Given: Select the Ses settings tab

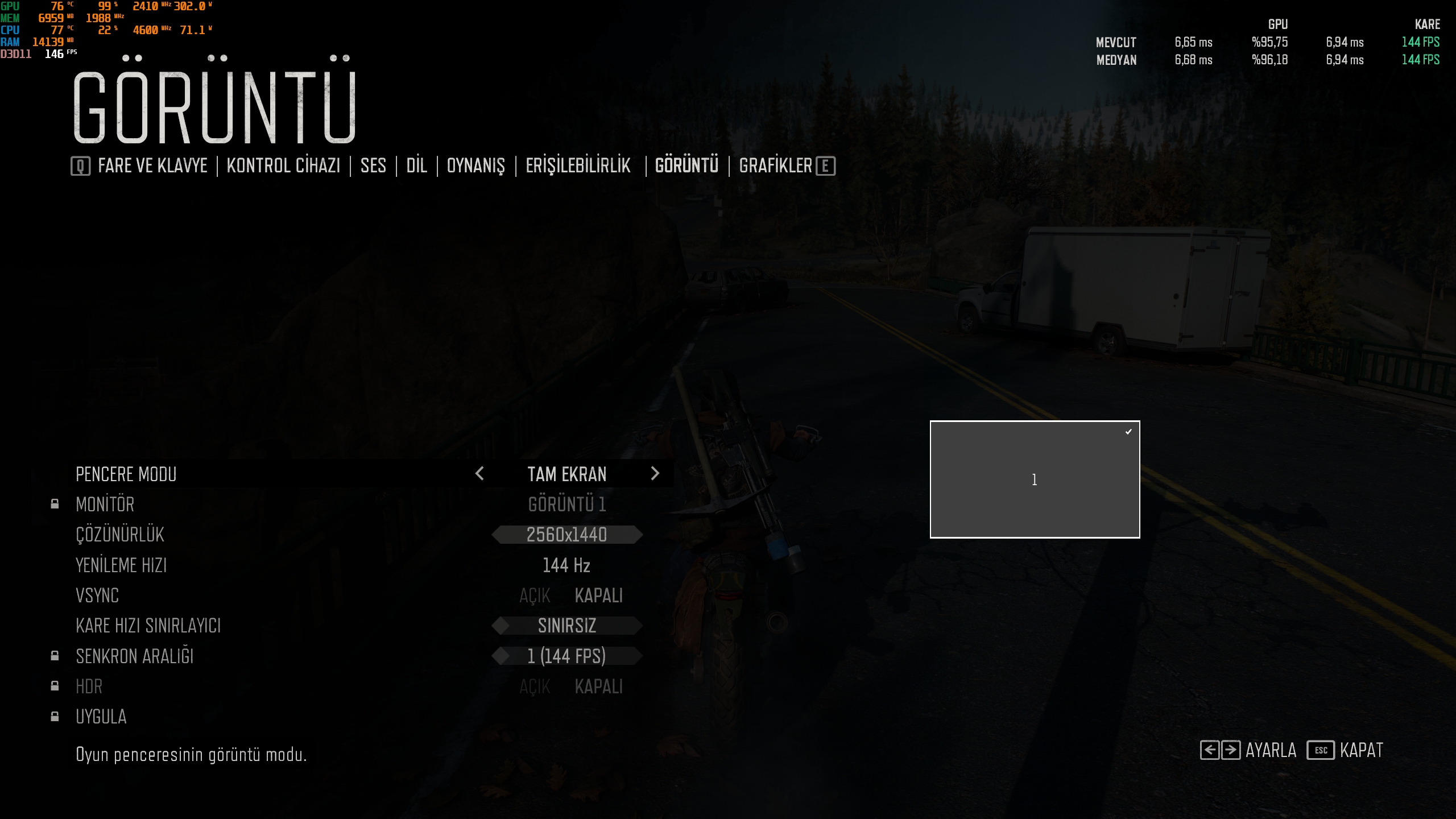Looking at the screenshot, I should (373, 166).
